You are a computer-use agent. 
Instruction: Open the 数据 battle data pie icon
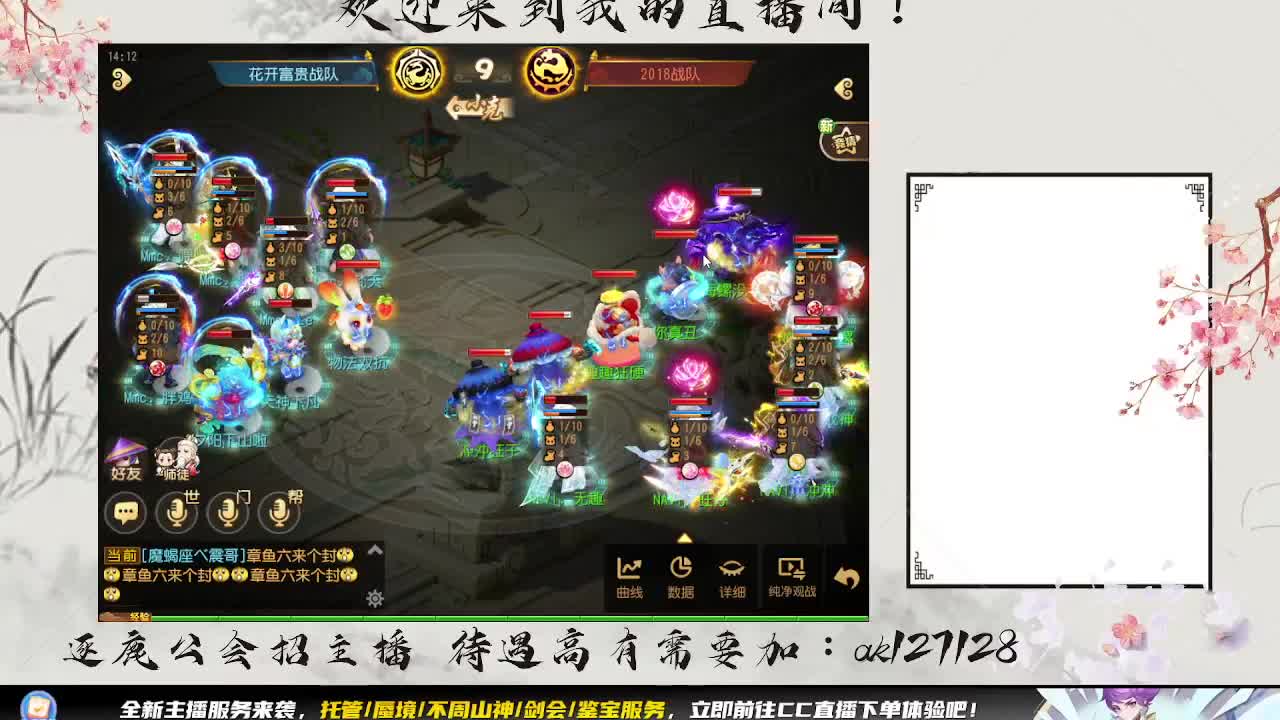(x=682, y=570)
